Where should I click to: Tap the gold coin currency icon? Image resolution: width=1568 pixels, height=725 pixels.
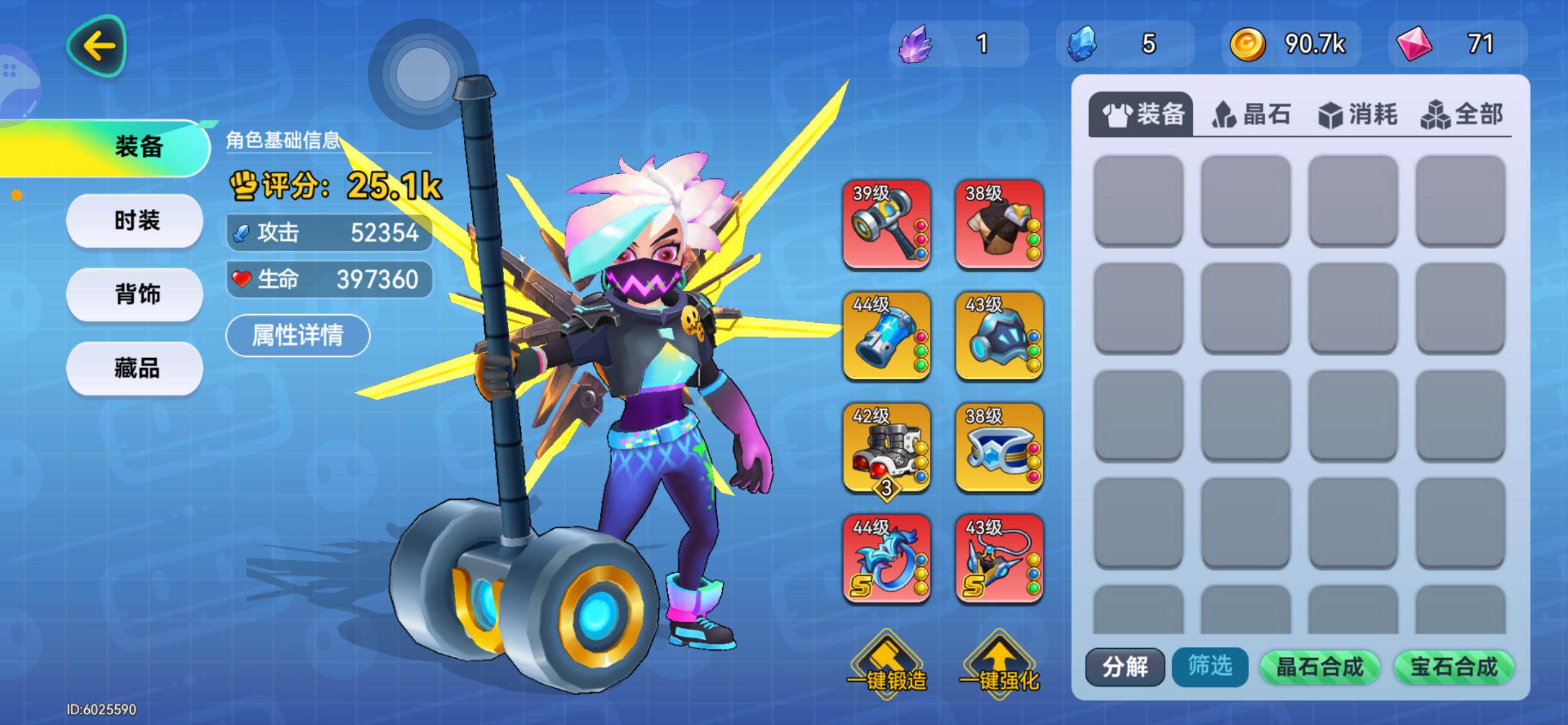point(1248,43)
